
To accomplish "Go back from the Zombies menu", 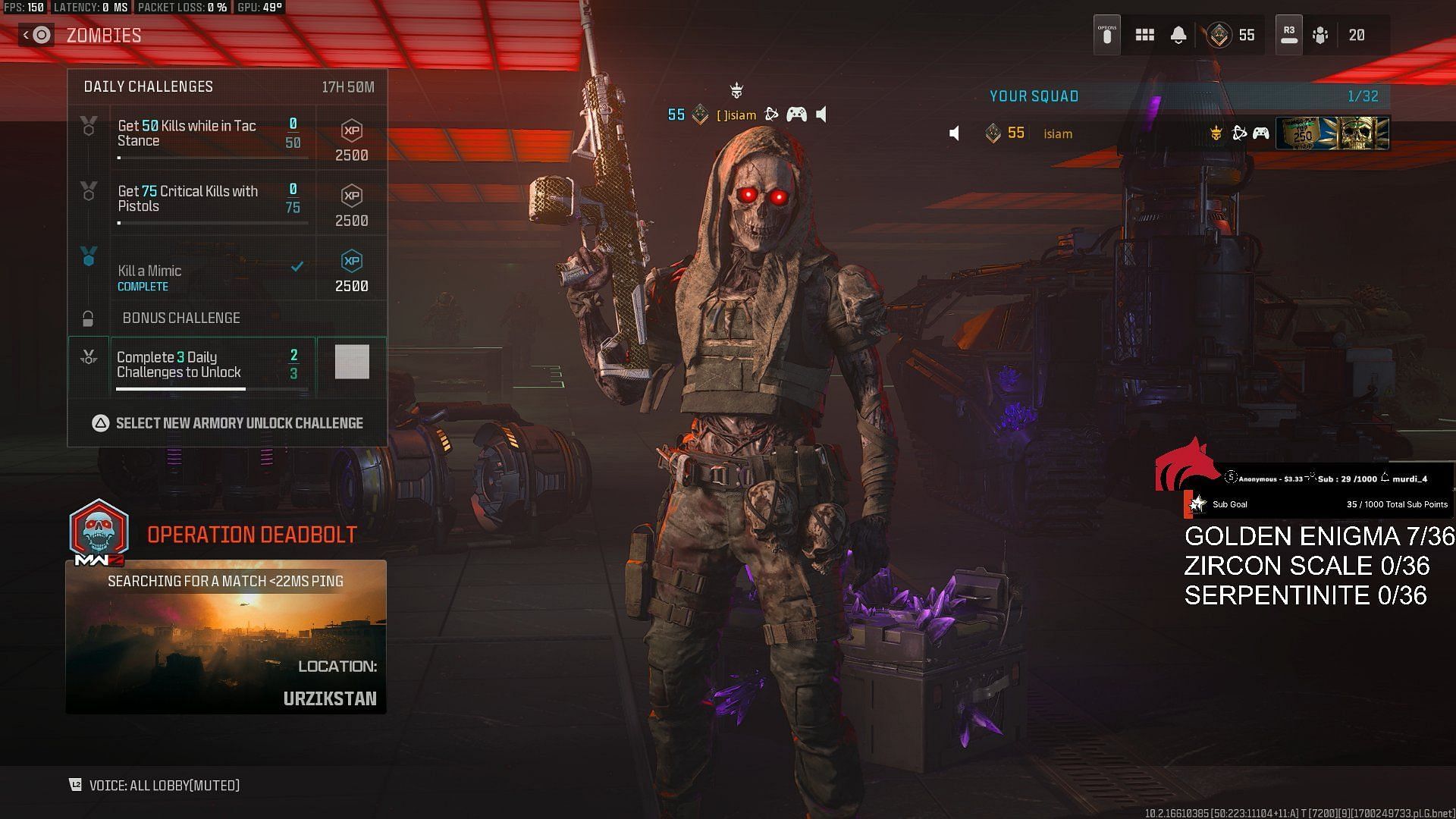I will pyautogui.click(x=36, y=35).
